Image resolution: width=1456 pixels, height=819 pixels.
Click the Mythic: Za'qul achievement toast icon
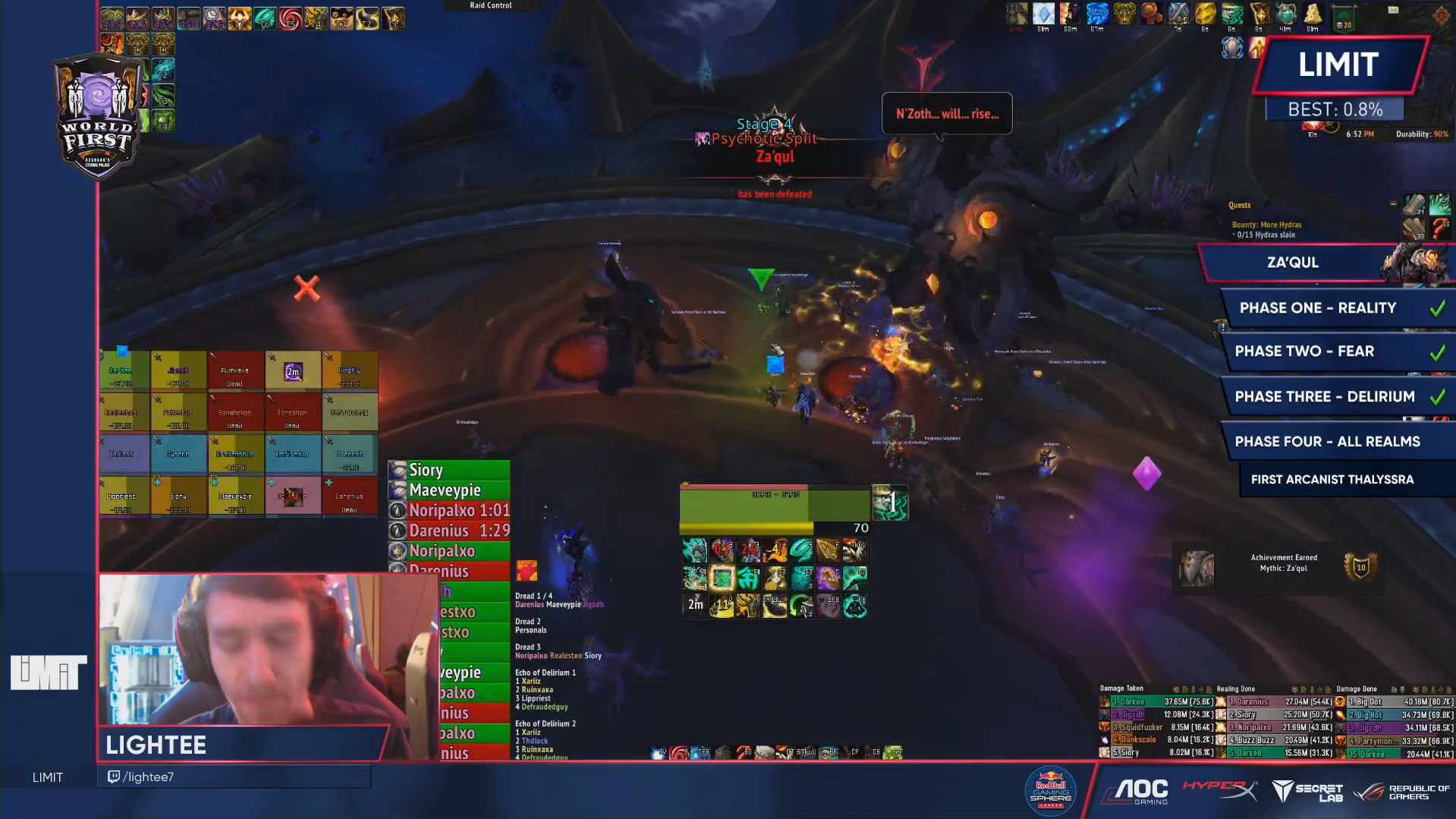[1197, 568]
